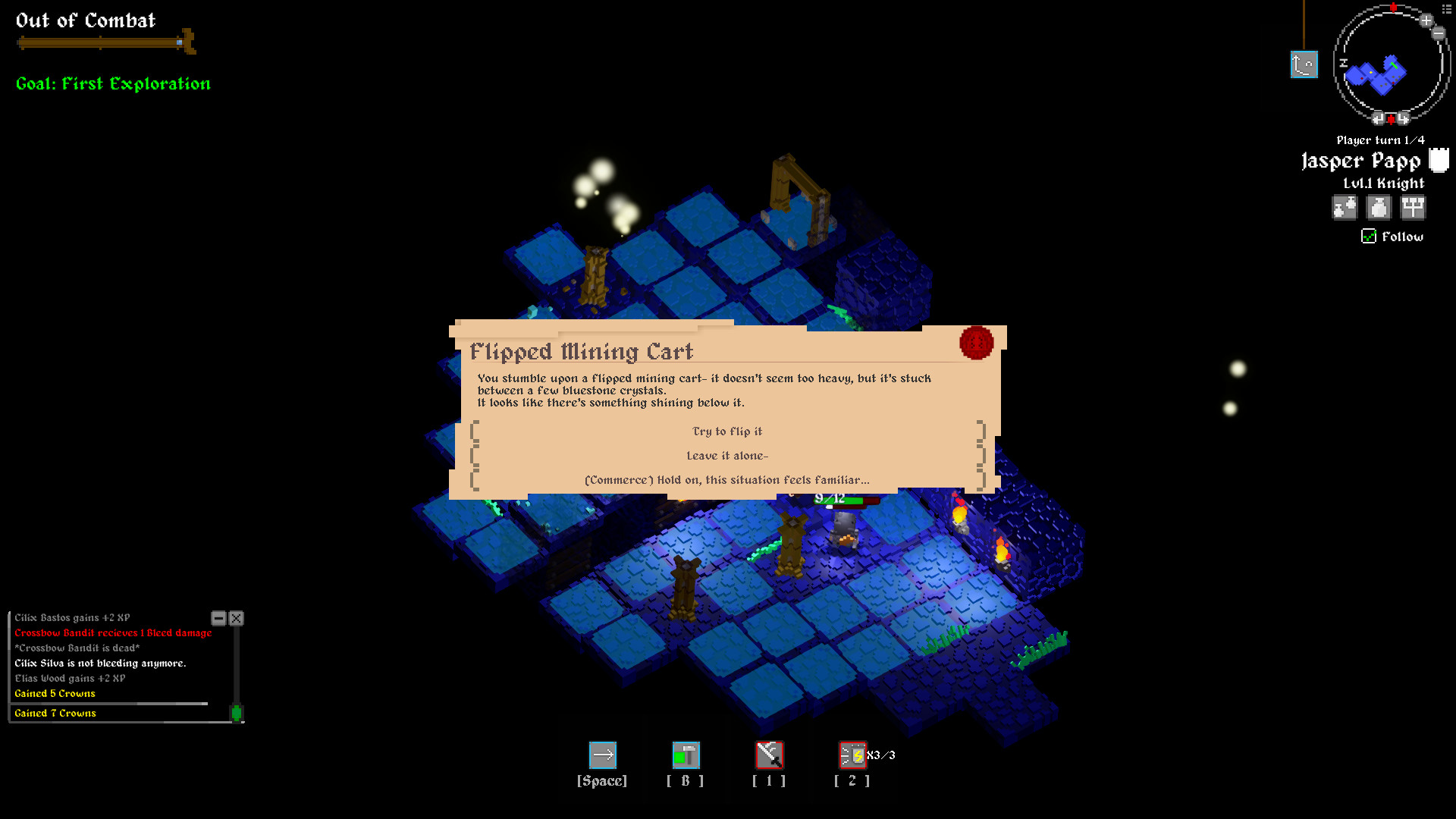Zoom in on the minimap with the plus button
This screenshot has width=1456, height=819.
point(1426,20)
